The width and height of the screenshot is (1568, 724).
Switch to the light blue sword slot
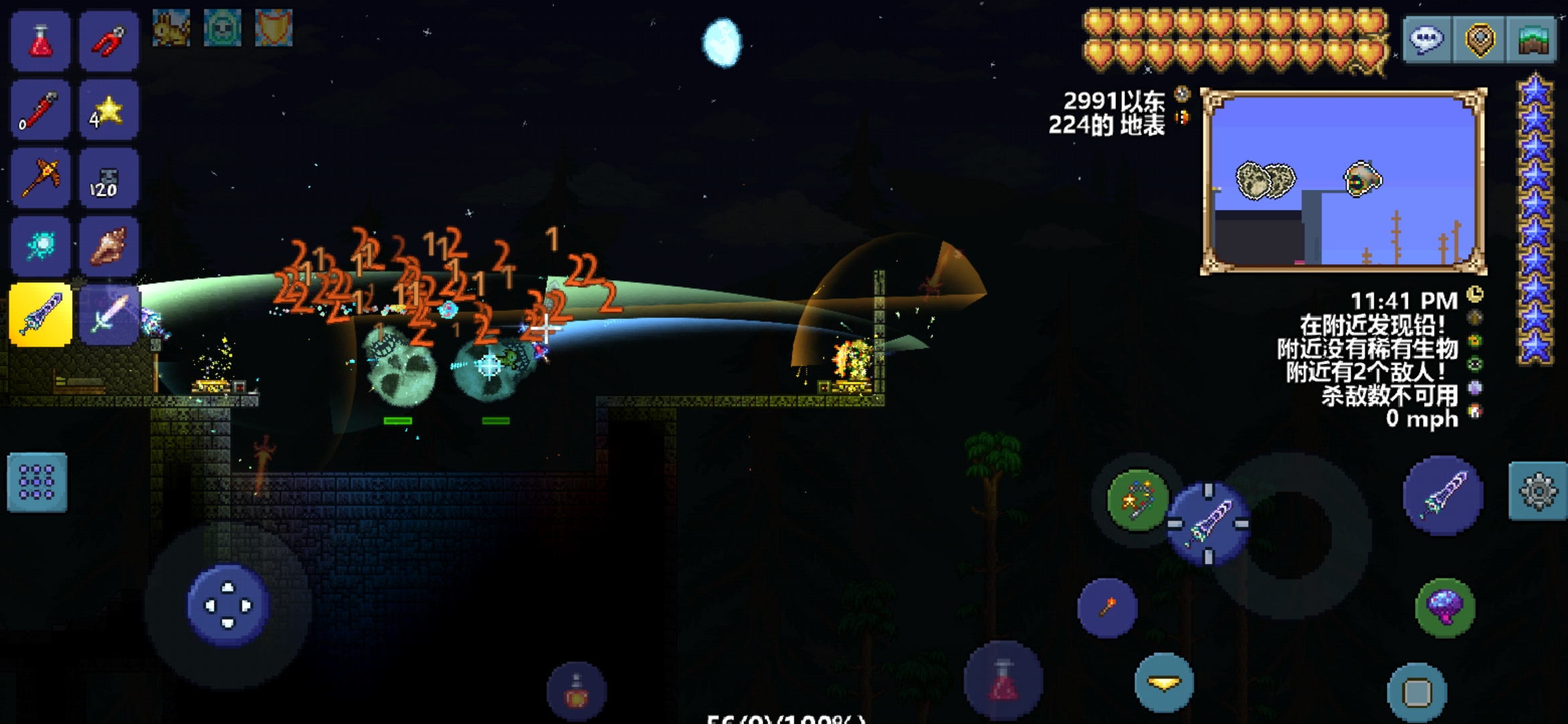(109, 314)
